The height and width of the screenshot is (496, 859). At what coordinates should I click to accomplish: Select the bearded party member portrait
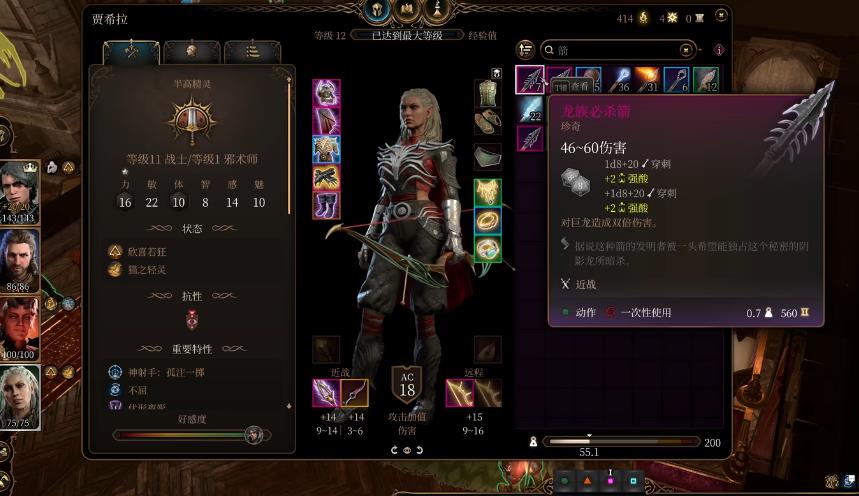20,259
